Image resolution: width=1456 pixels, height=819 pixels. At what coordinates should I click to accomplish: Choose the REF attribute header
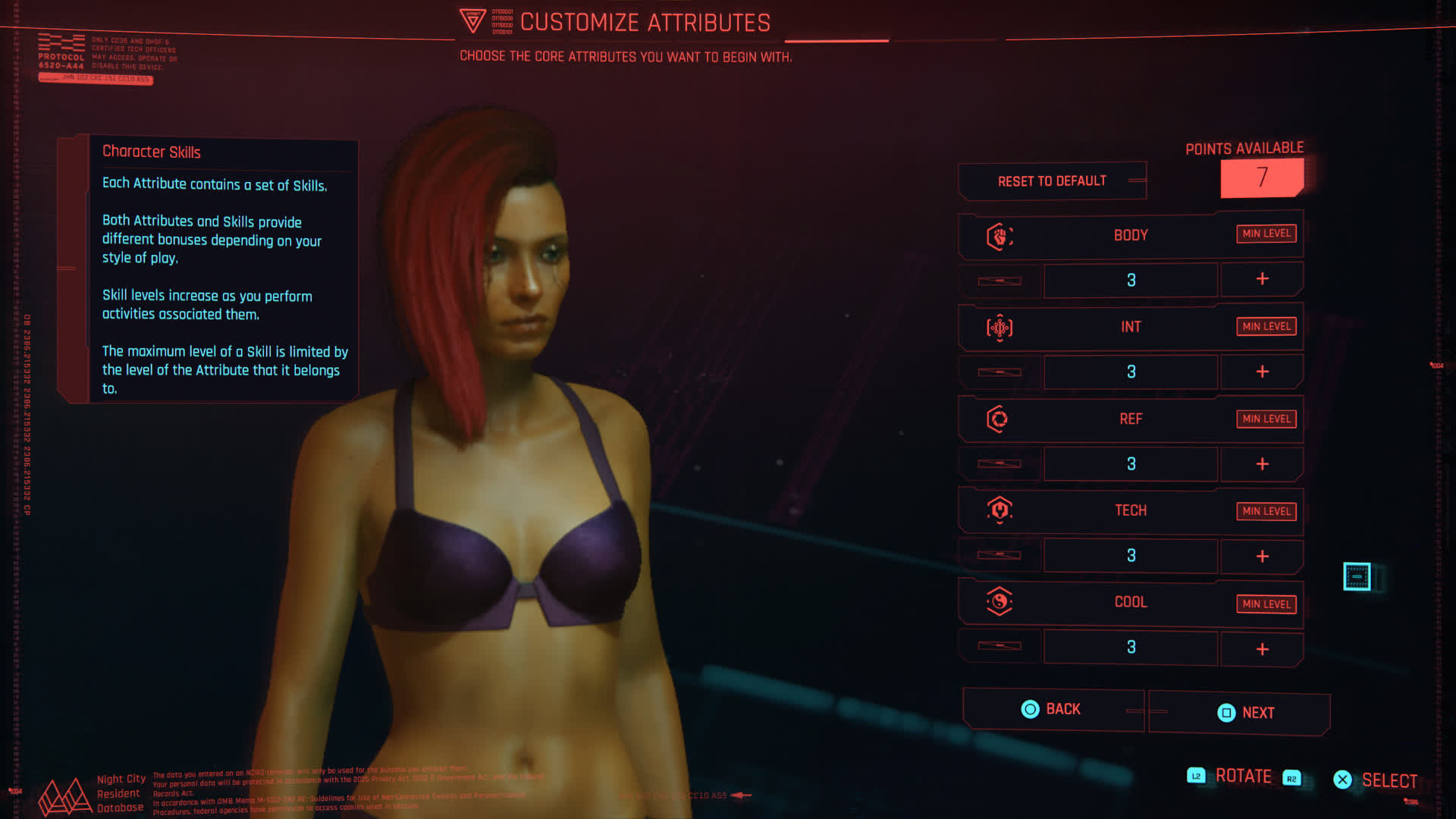[x=1130, y=419]
